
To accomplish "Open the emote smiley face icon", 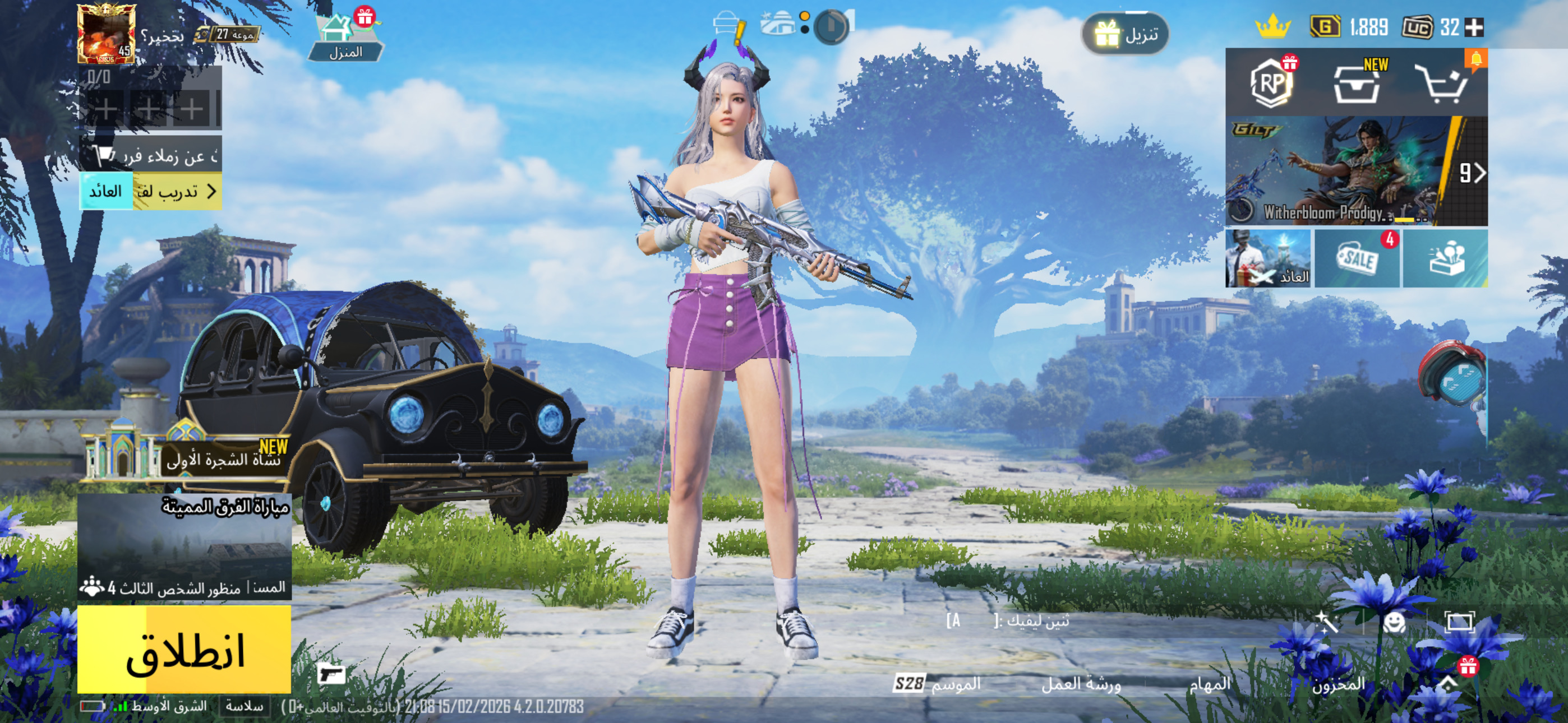I will (x=1393, y=623).
